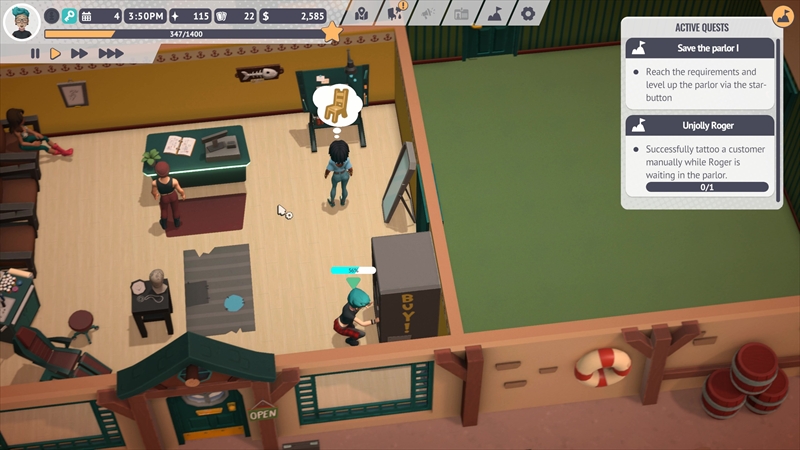Click the dark round icon beside the key

click(51, 16)
